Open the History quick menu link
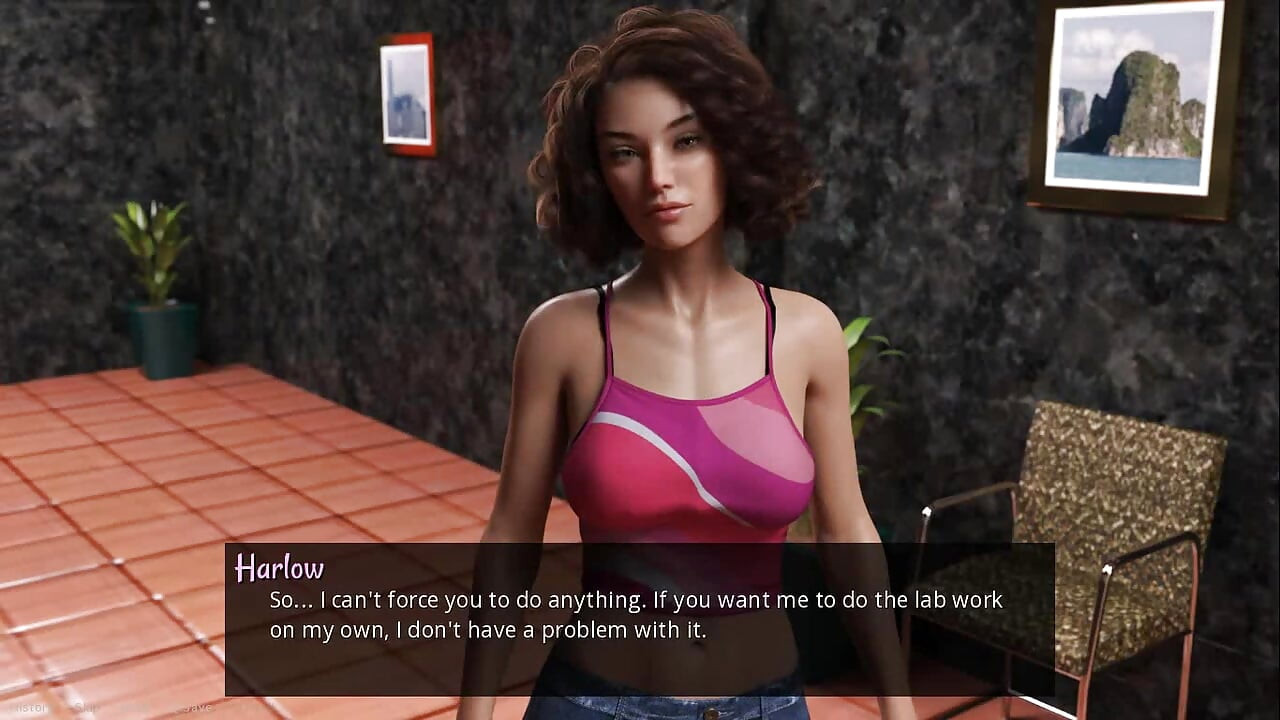The width and height of the screenshot is (1280, 720). (30, 705)
